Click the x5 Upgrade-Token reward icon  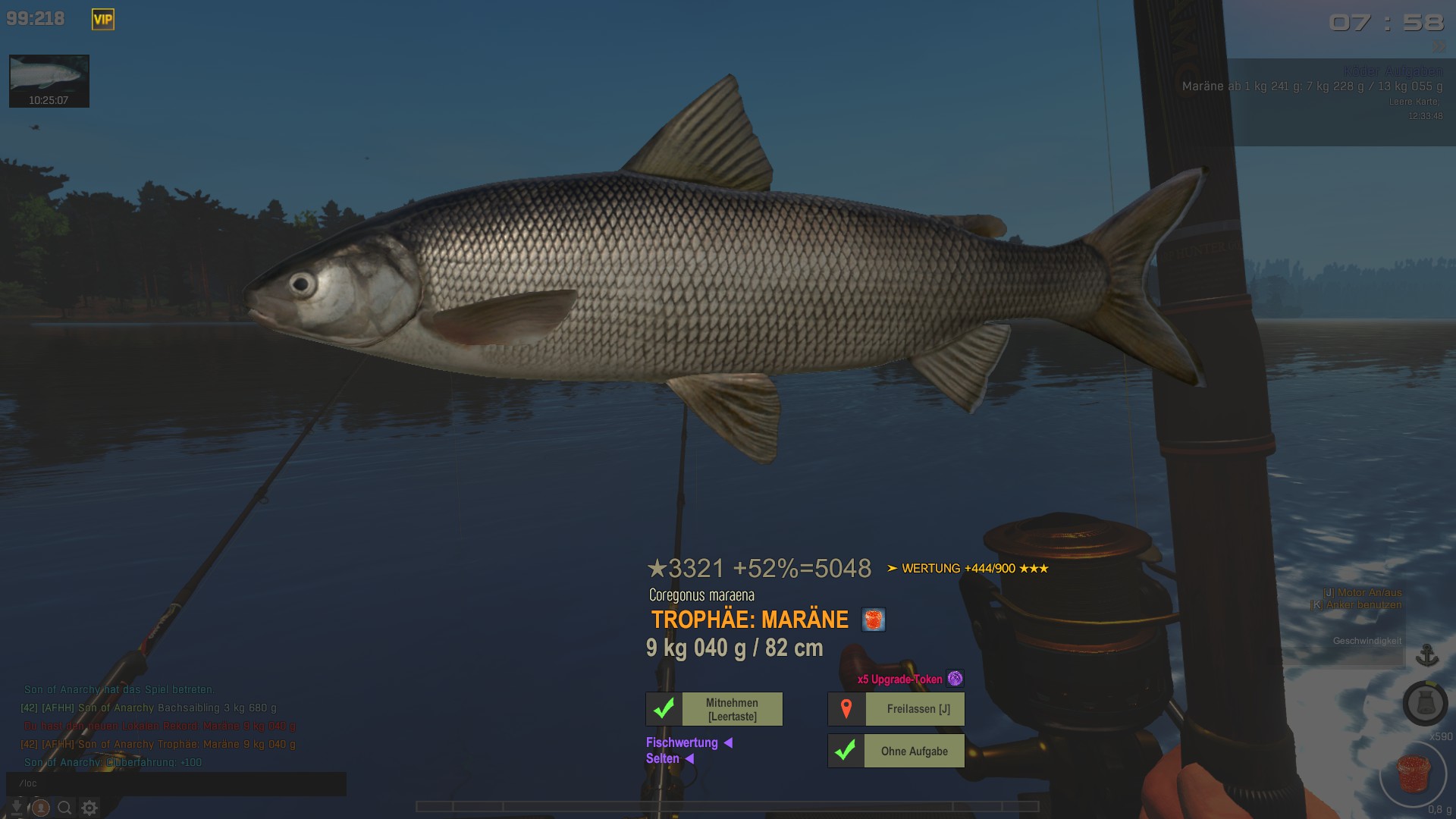955,679
